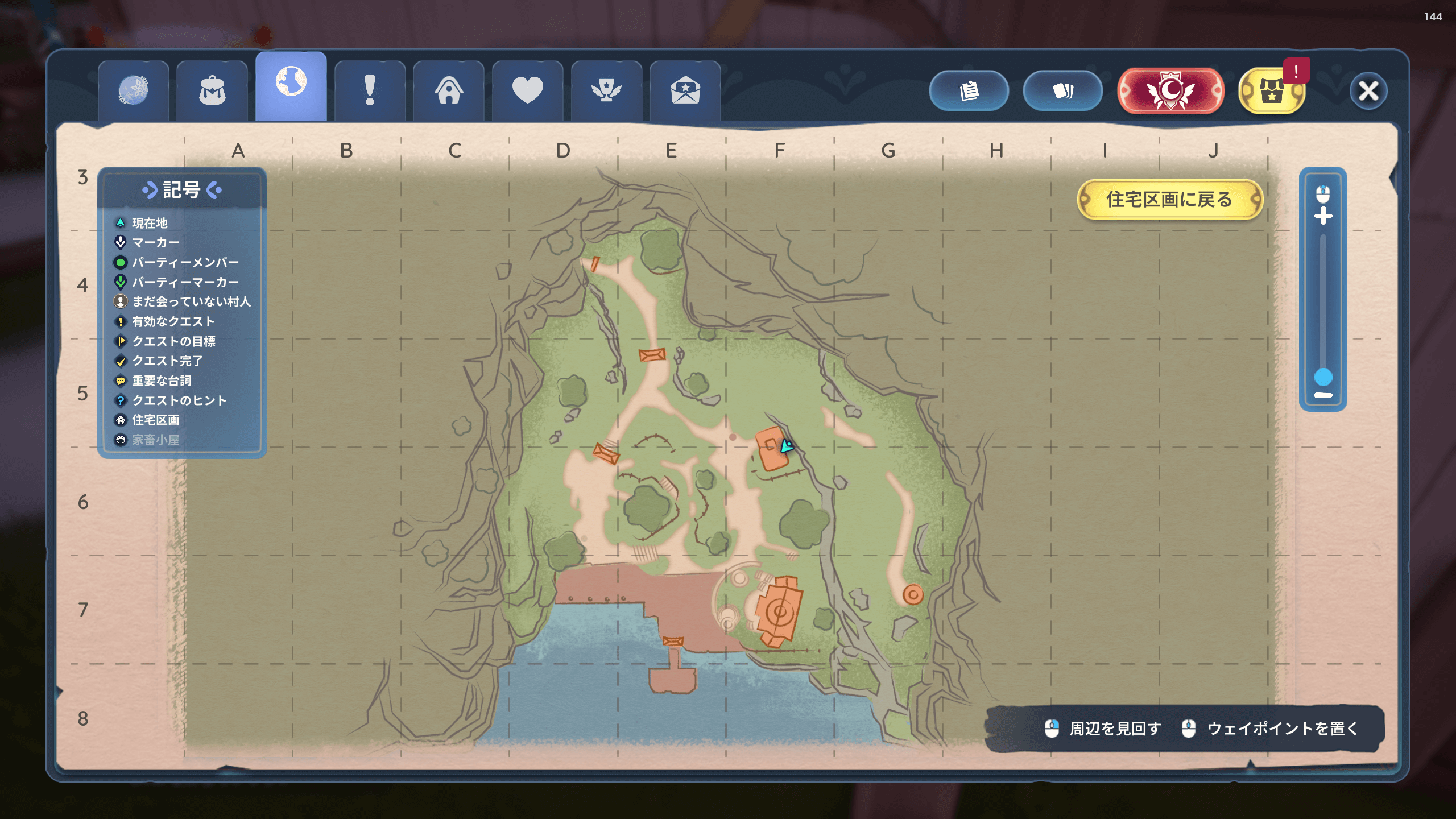Zoom out the map with the minus button
Screen dimensions: 1456x819
click(1323, 395)
